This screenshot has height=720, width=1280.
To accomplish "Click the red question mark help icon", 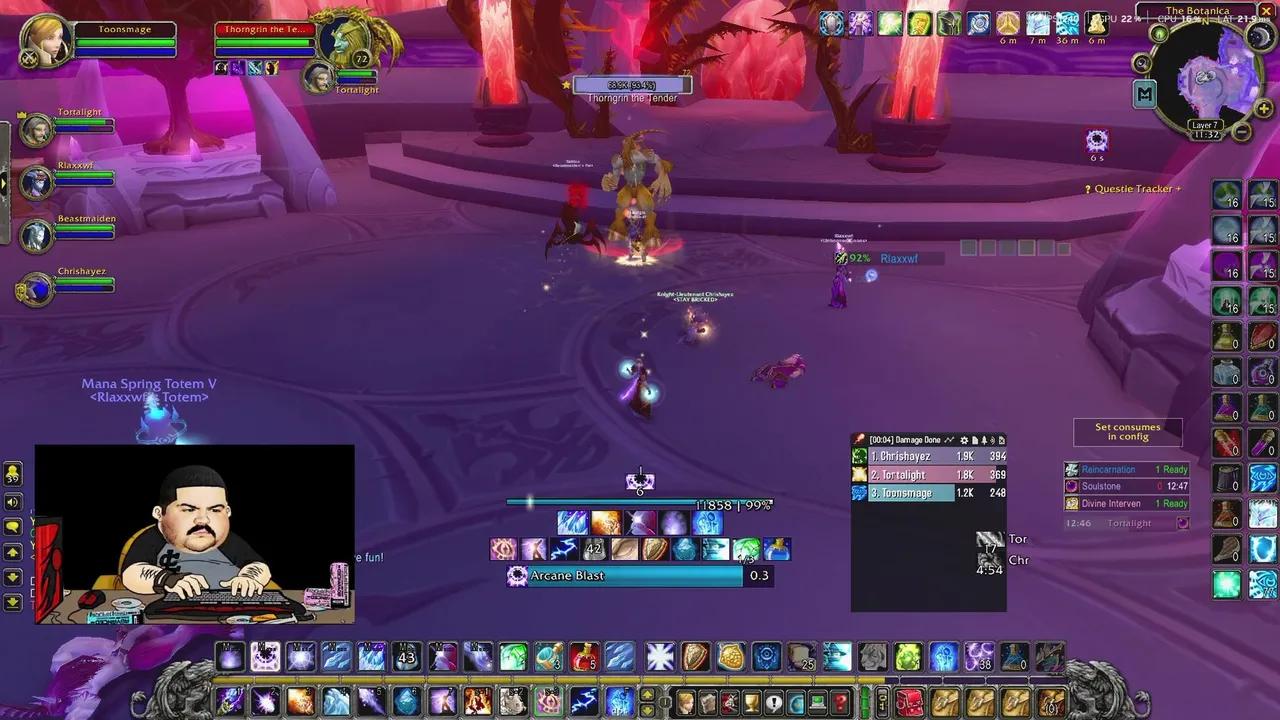I will pyautogui.click(x=842, y=702).
